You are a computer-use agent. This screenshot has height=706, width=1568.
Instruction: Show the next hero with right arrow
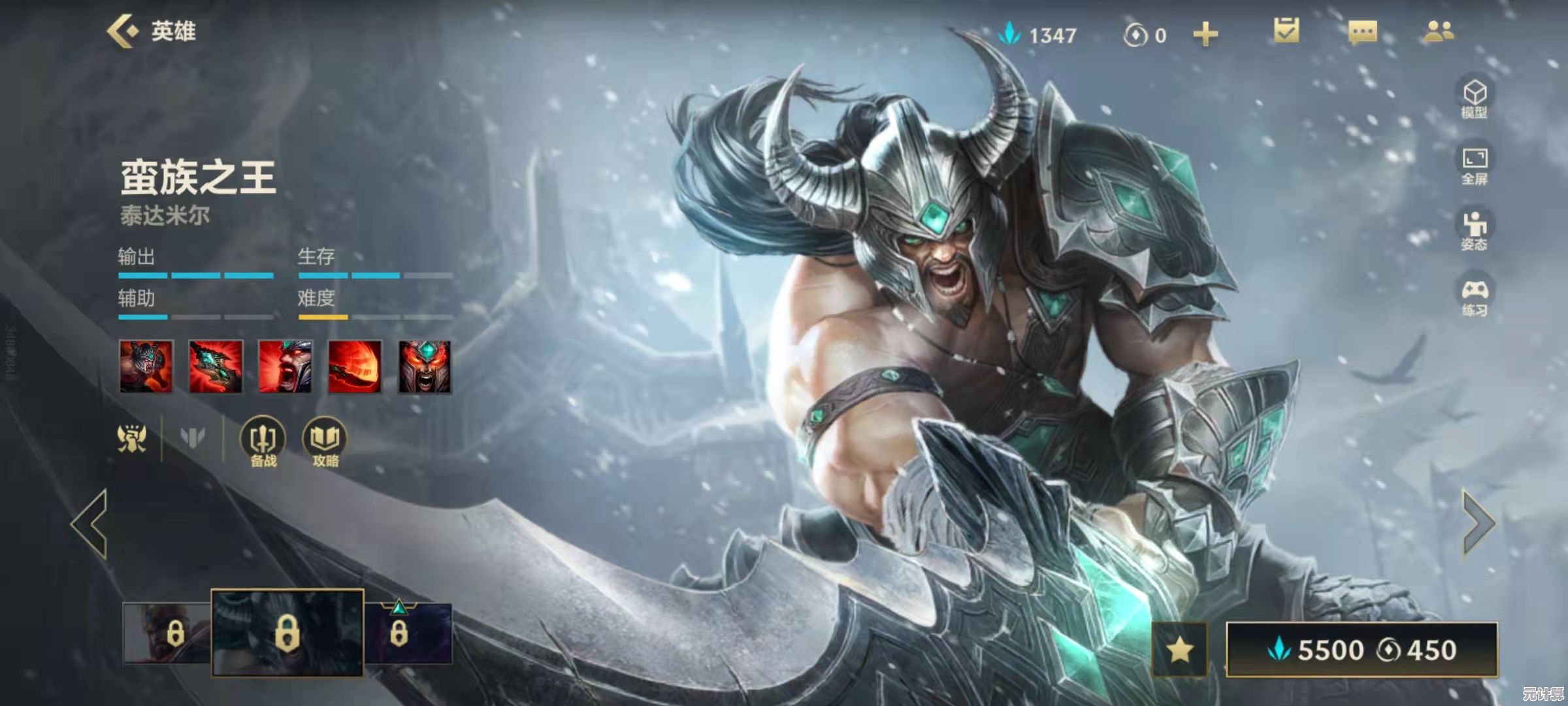coord(1478,524)
